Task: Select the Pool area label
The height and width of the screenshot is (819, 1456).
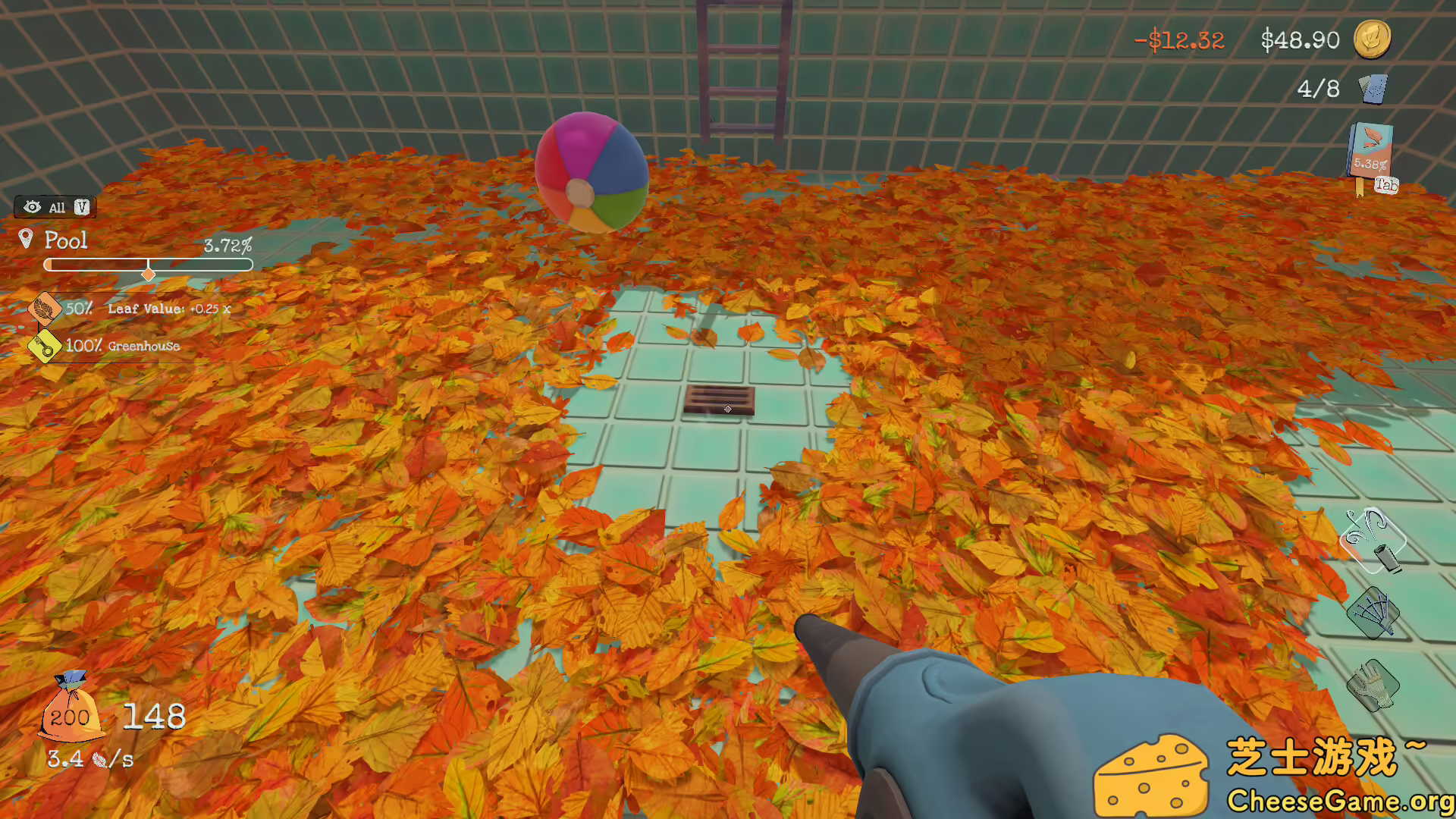Action: pos(67,241)
